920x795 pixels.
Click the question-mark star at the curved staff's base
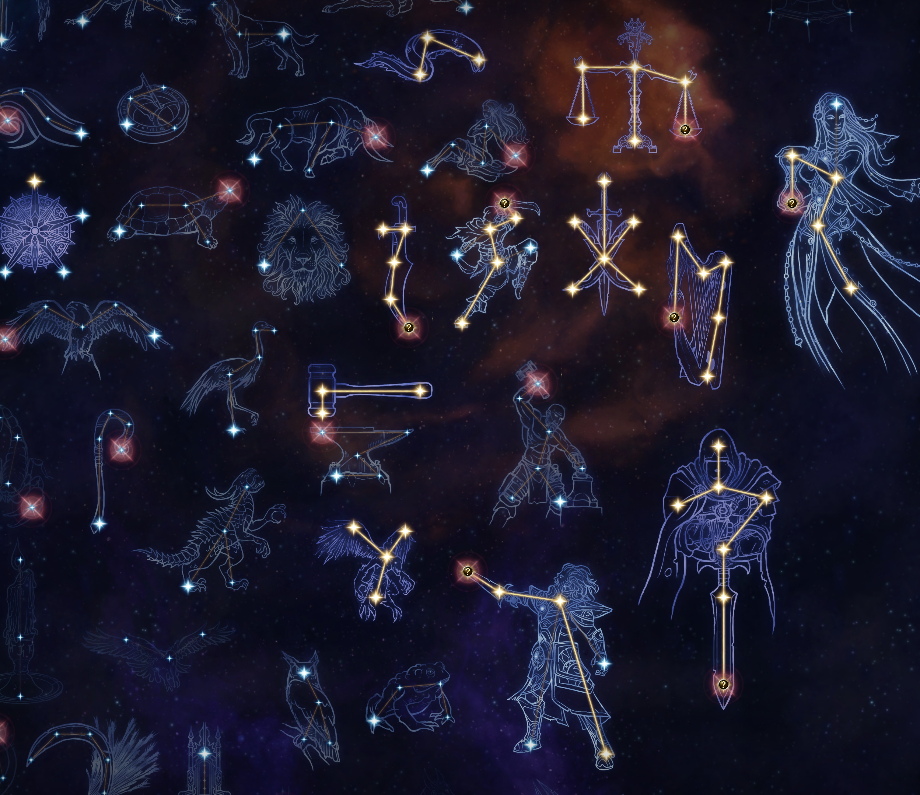408,327
